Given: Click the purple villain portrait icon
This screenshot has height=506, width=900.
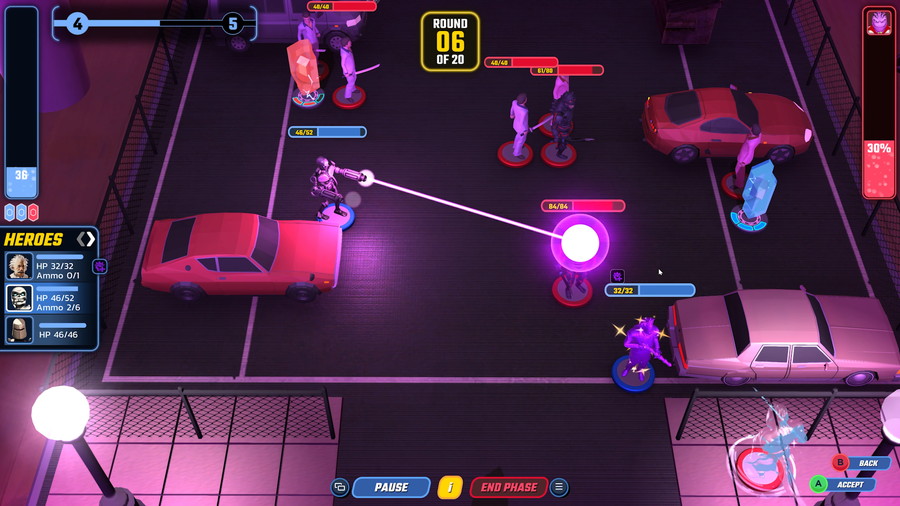Looking at the screenshot, I should (879, 23).
